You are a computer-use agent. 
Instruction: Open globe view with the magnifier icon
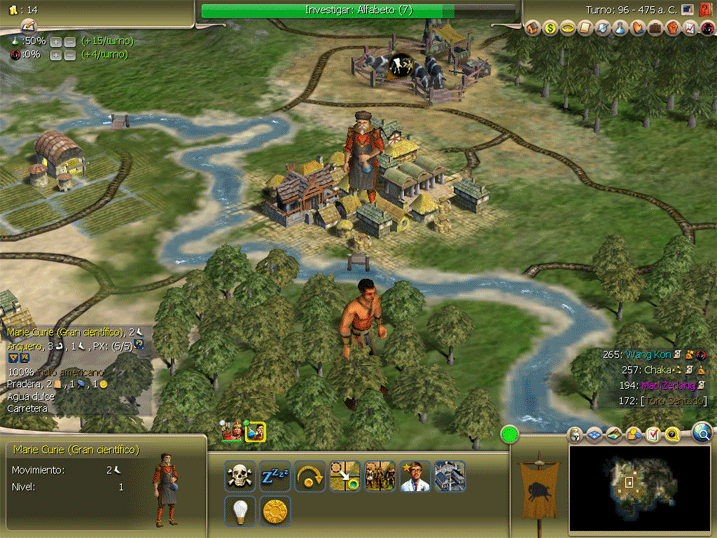click(702, 433)
